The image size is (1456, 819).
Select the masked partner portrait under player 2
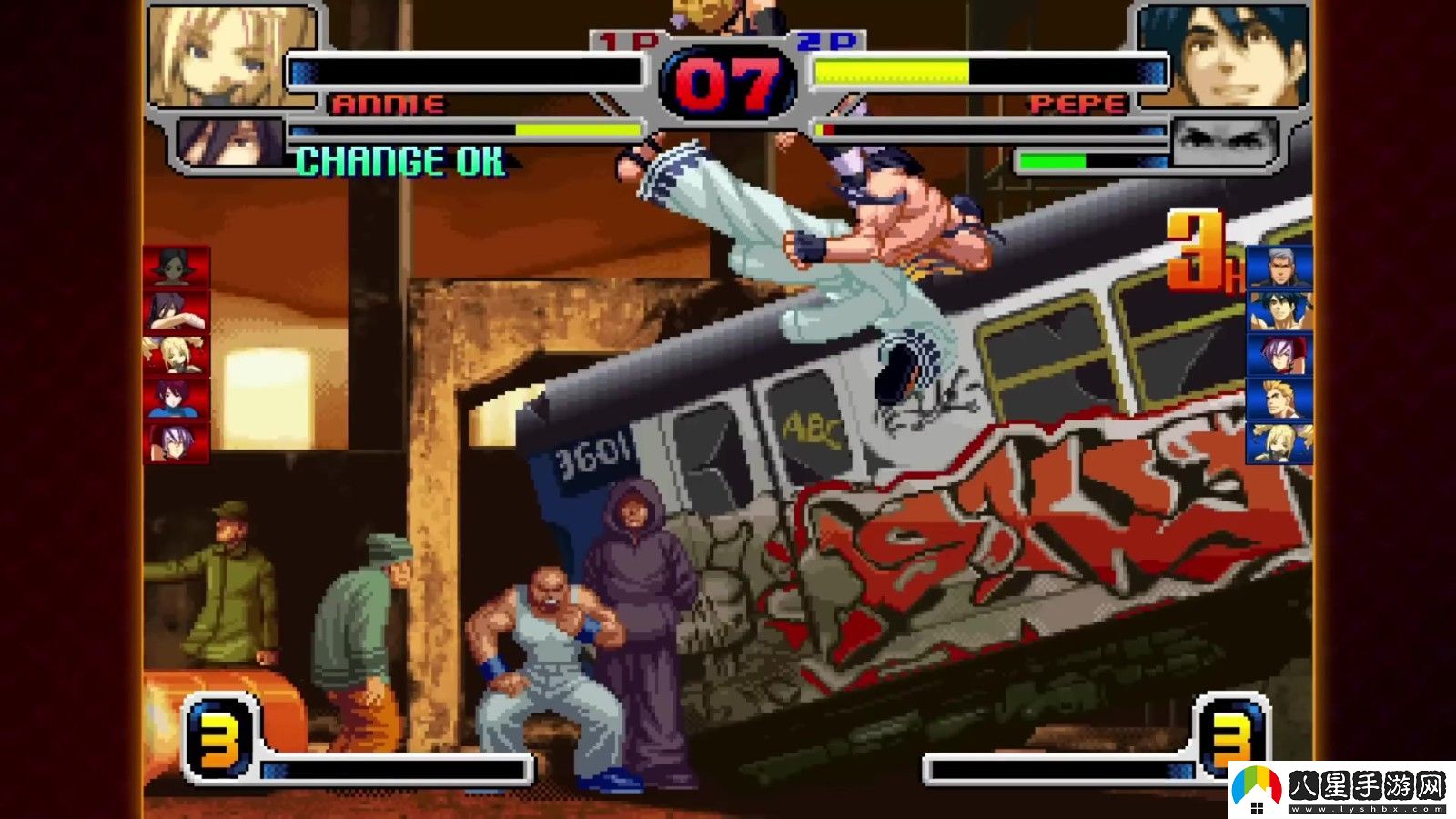1222,142
